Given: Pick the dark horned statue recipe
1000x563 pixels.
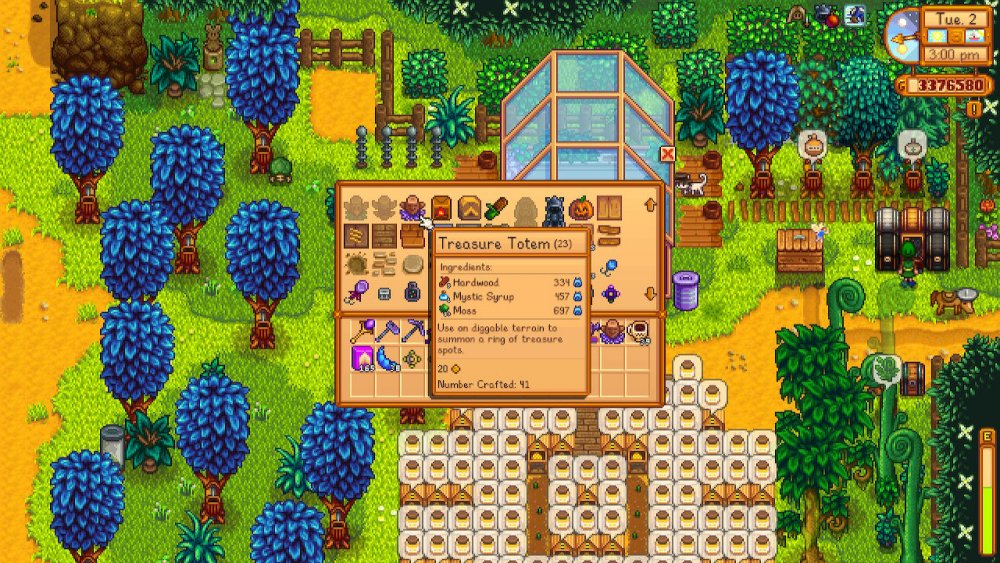Looking at the screenshot, I should pos(553,209).
